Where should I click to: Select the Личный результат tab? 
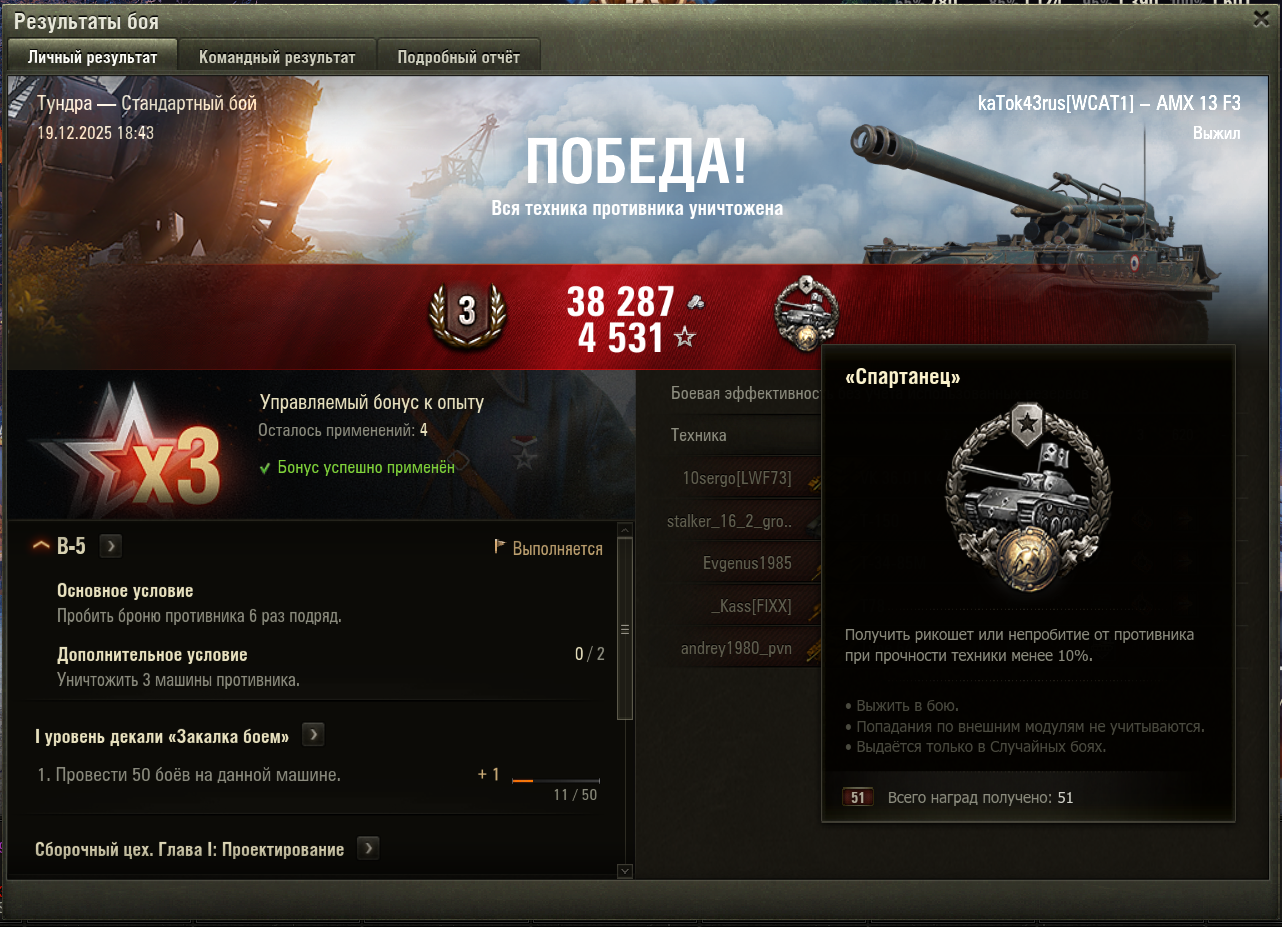pyautogui.click(x=92, y=57)
